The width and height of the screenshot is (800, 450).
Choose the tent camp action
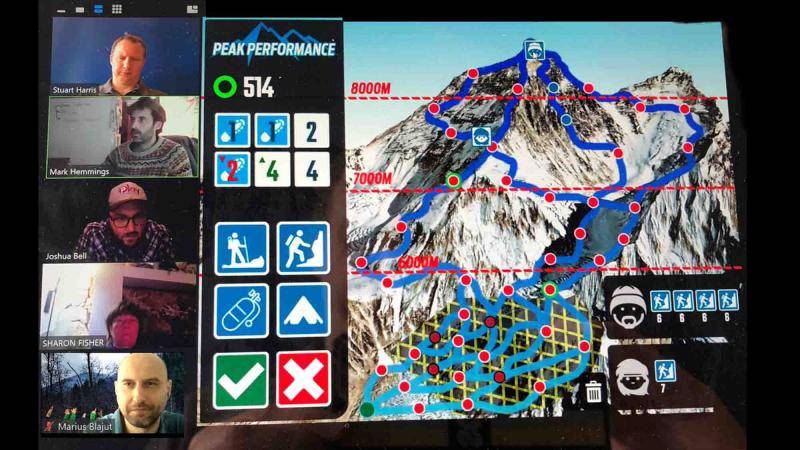pos(303,310)
